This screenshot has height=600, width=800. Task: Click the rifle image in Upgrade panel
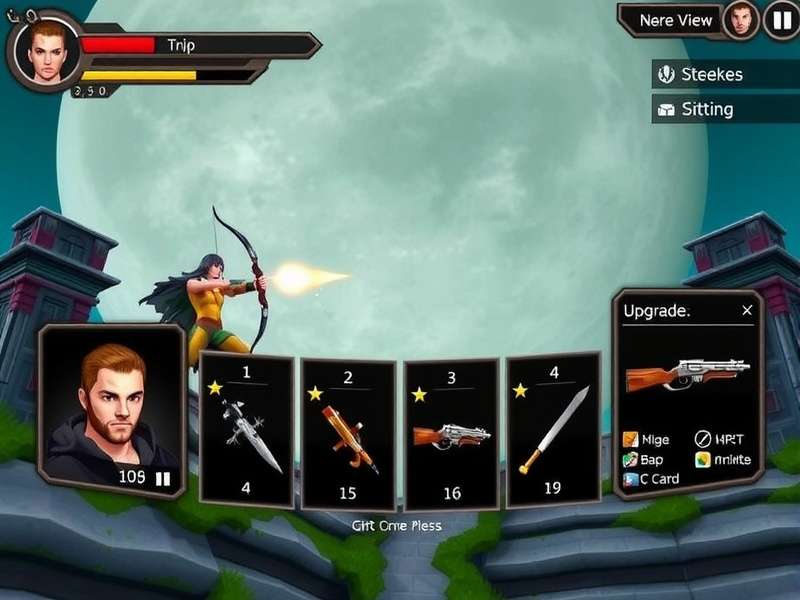pos(687,375)
